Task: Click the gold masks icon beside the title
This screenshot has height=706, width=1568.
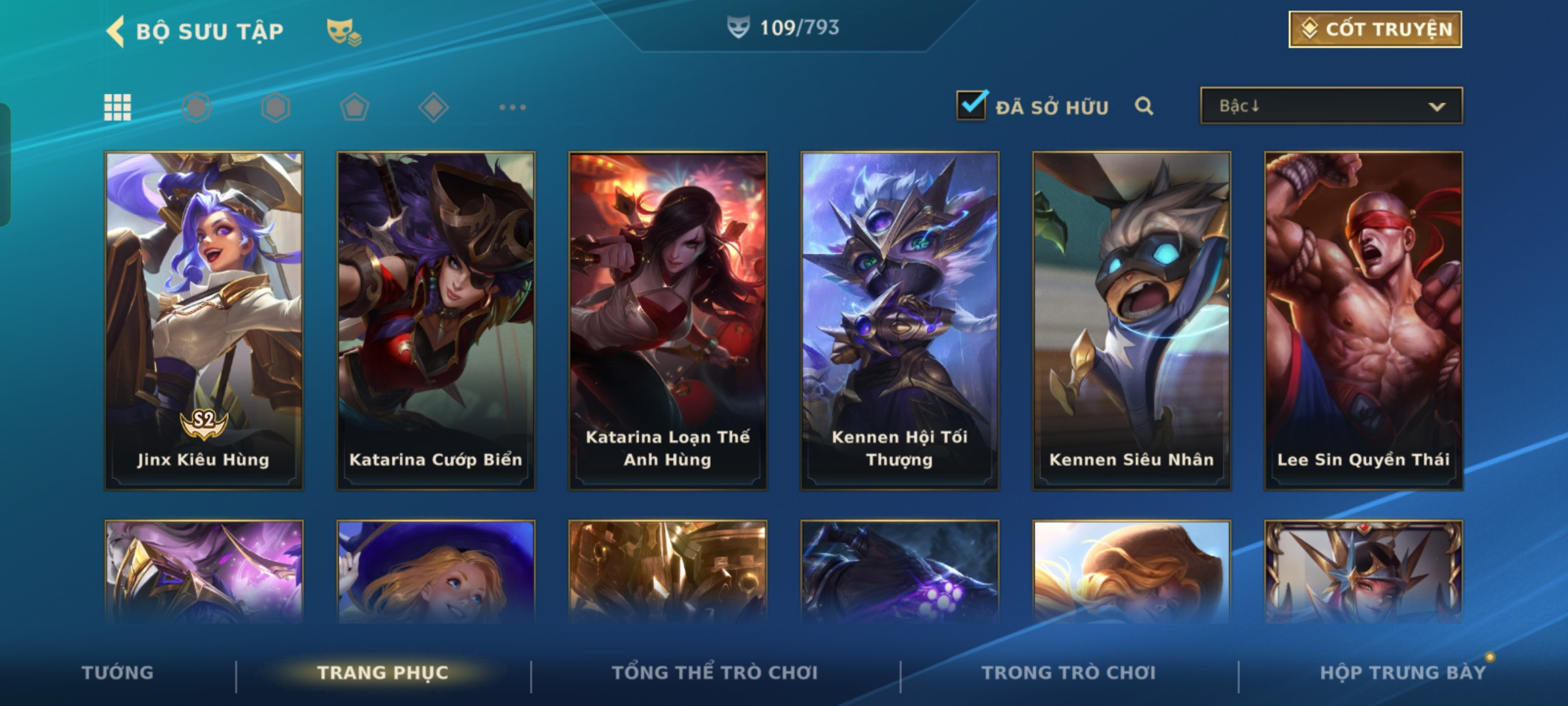Action: 344,31
